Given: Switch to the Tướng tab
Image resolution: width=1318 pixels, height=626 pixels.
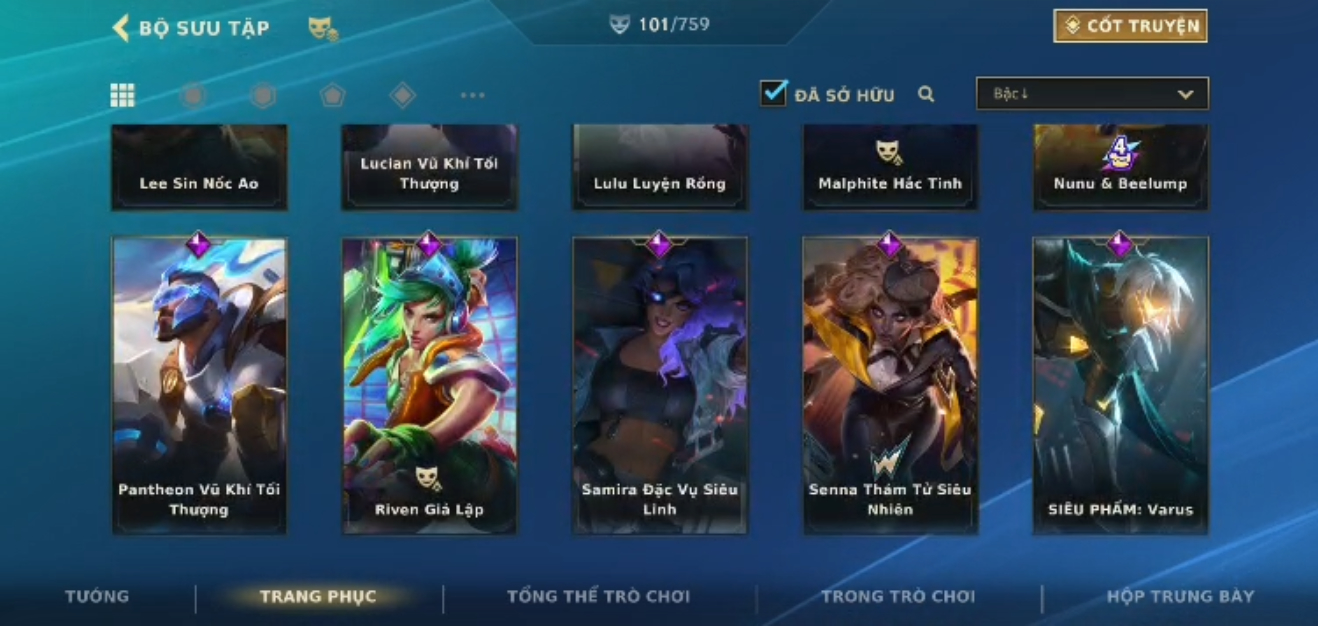Looking at the screenshot, I should pyautogui.click(x=97, y=597).
